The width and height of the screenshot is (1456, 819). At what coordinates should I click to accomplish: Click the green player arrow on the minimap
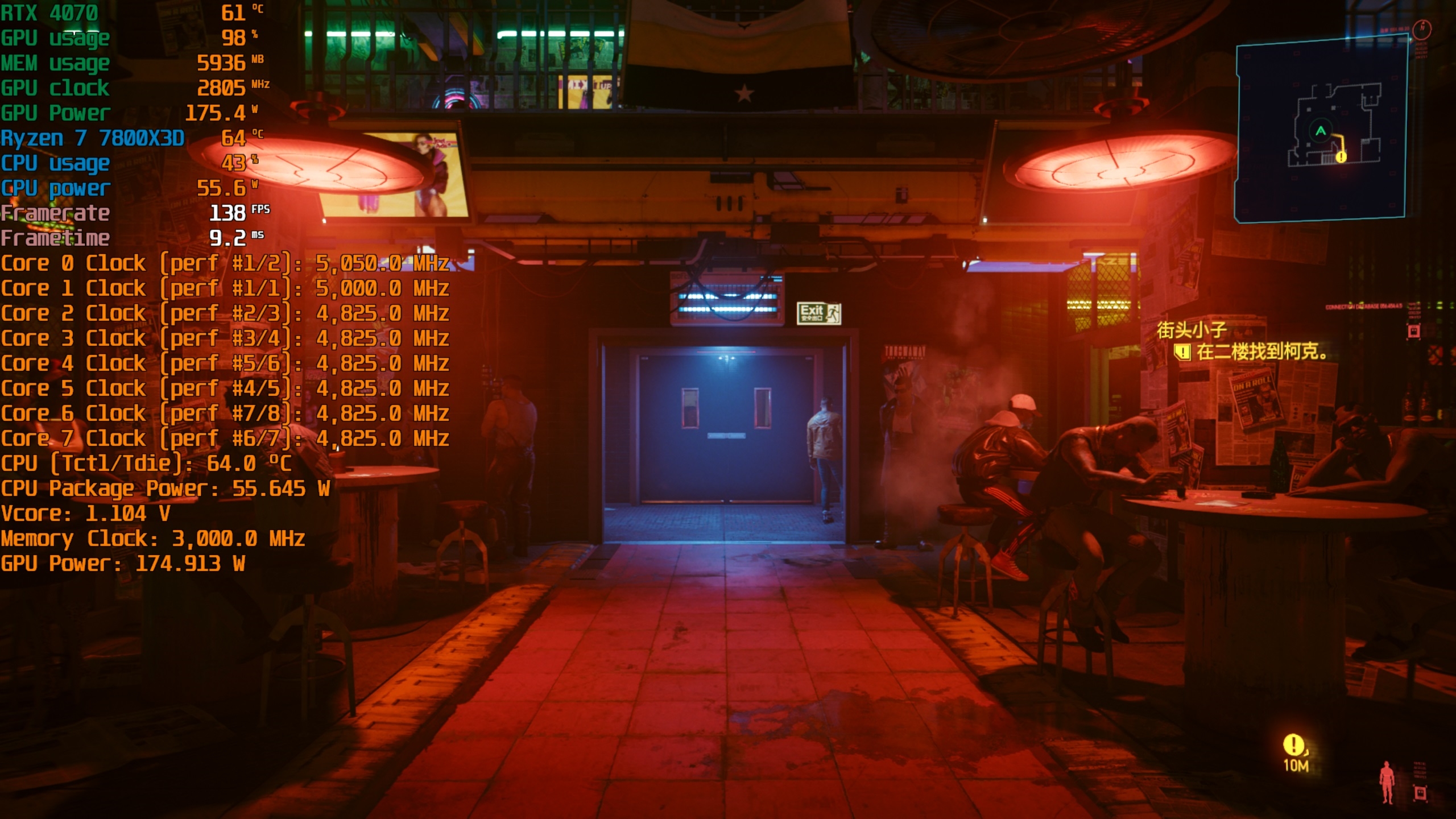pos(1321,130)
